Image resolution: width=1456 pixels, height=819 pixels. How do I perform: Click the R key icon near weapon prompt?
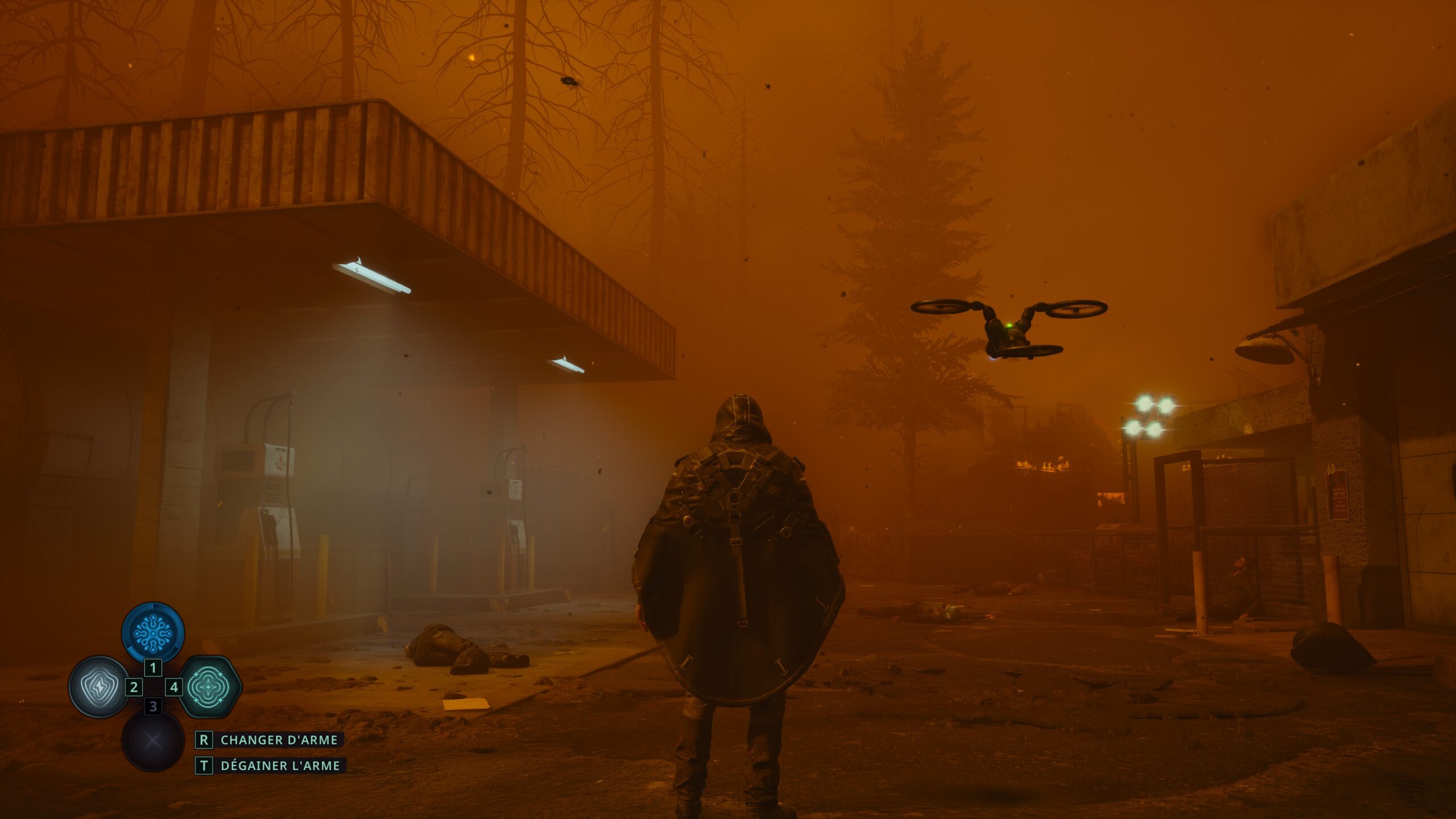204,740
